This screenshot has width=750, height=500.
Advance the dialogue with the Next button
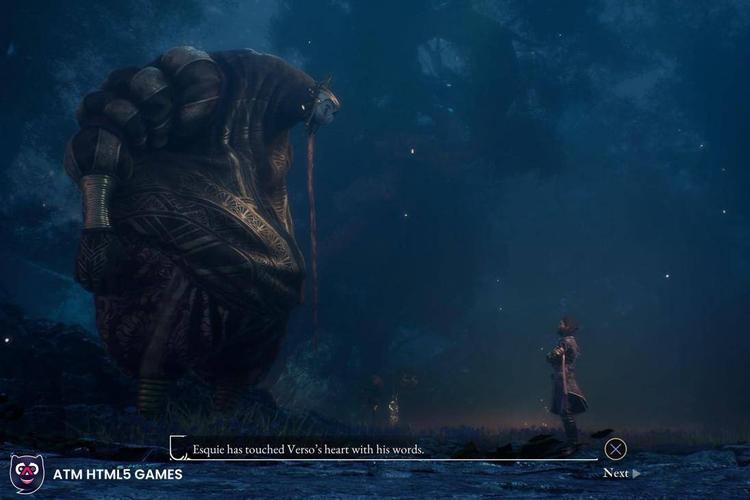[x=620, y=473]
